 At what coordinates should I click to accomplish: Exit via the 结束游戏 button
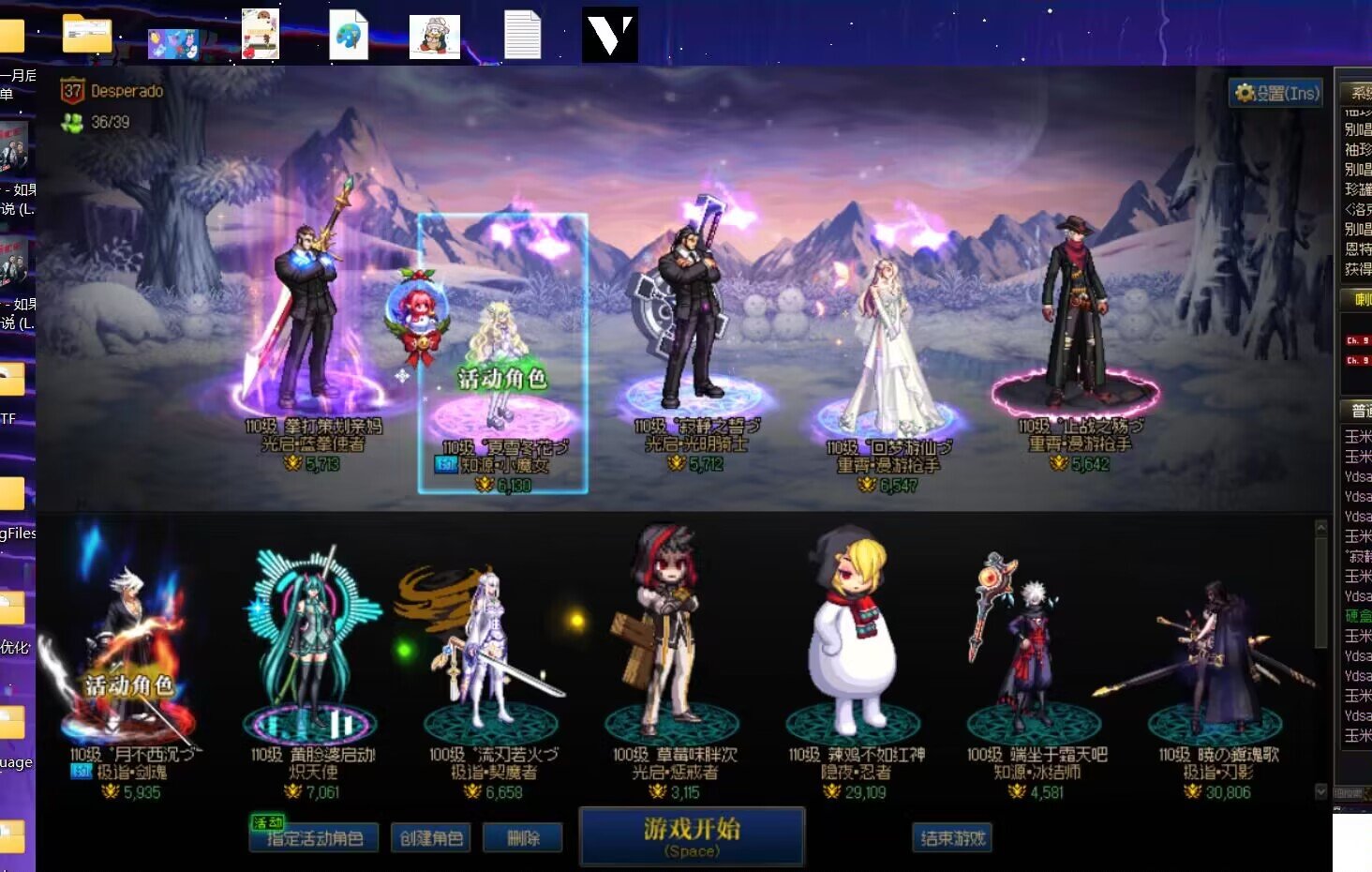951,837
